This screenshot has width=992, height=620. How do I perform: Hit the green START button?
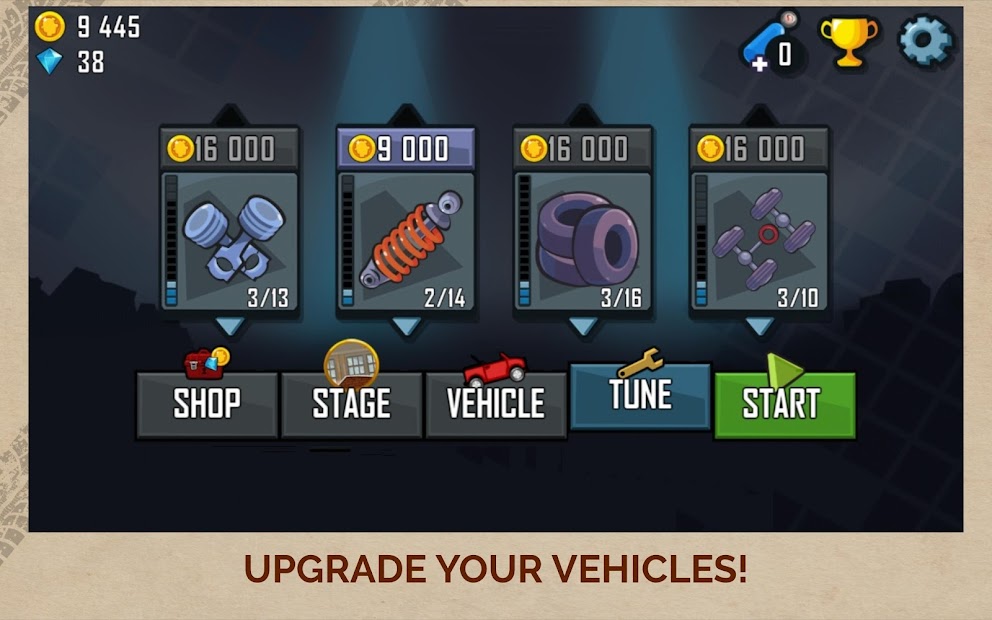tap(784, 404)
